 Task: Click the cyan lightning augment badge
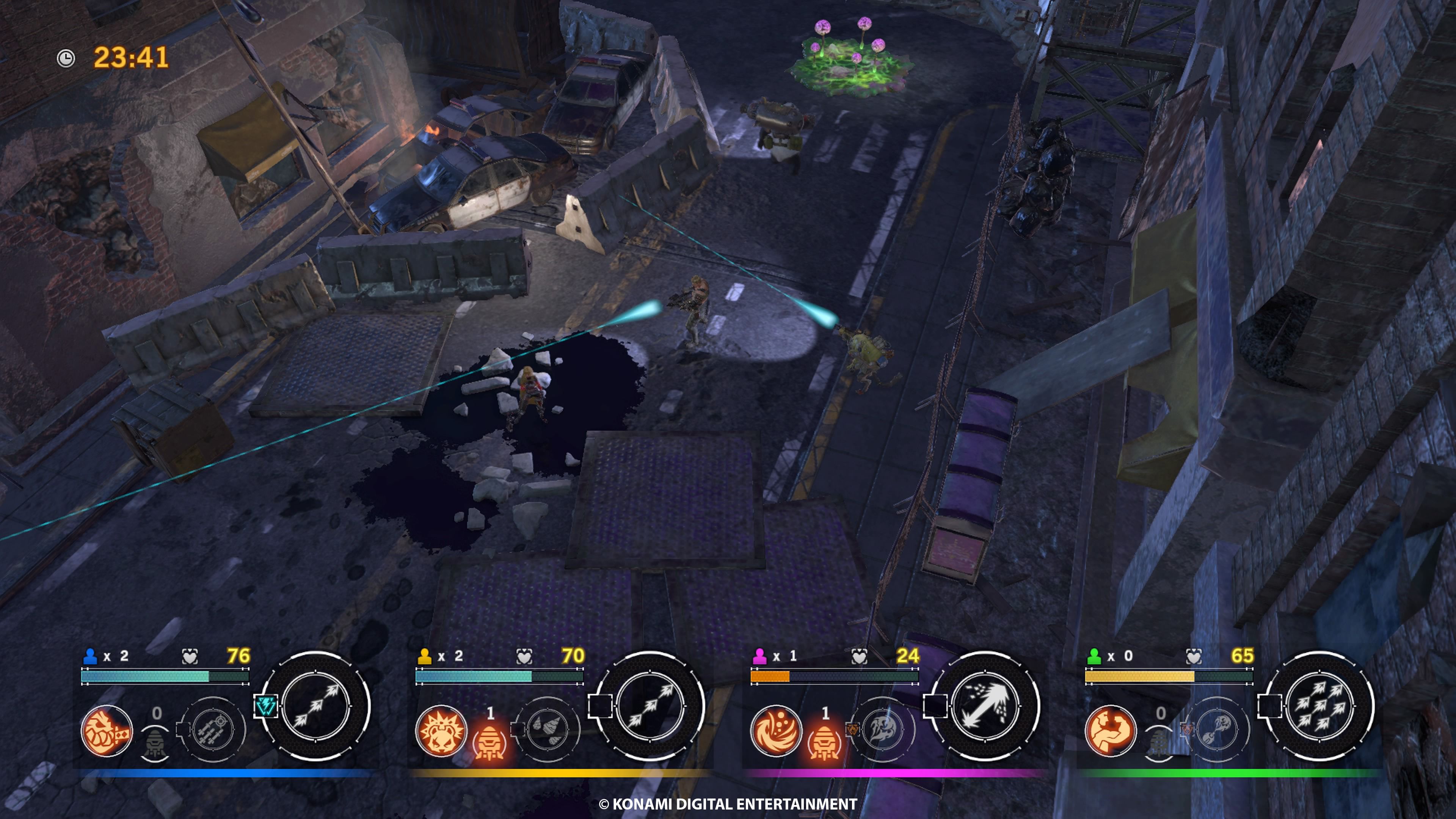pyautogui.click(x=265, y=706)
